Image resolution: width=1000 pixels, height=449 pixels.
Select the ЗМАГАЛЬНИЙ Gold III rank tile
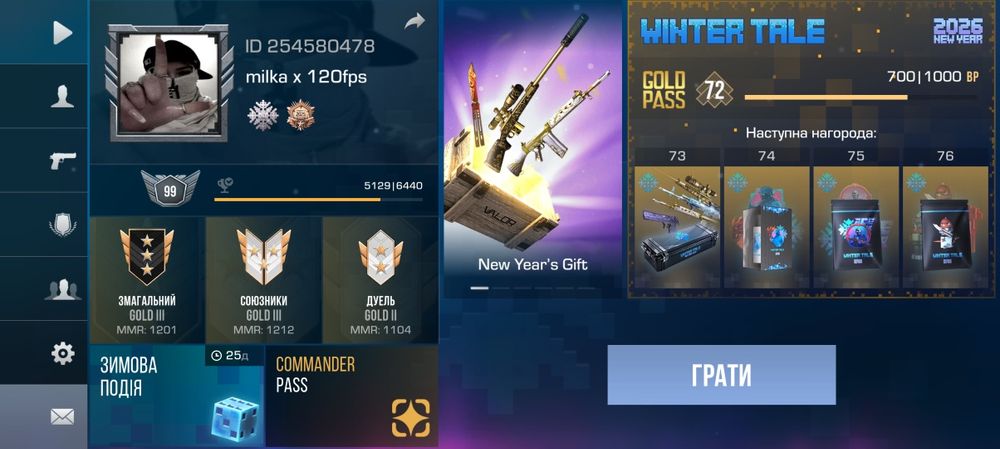click(147, 279)
